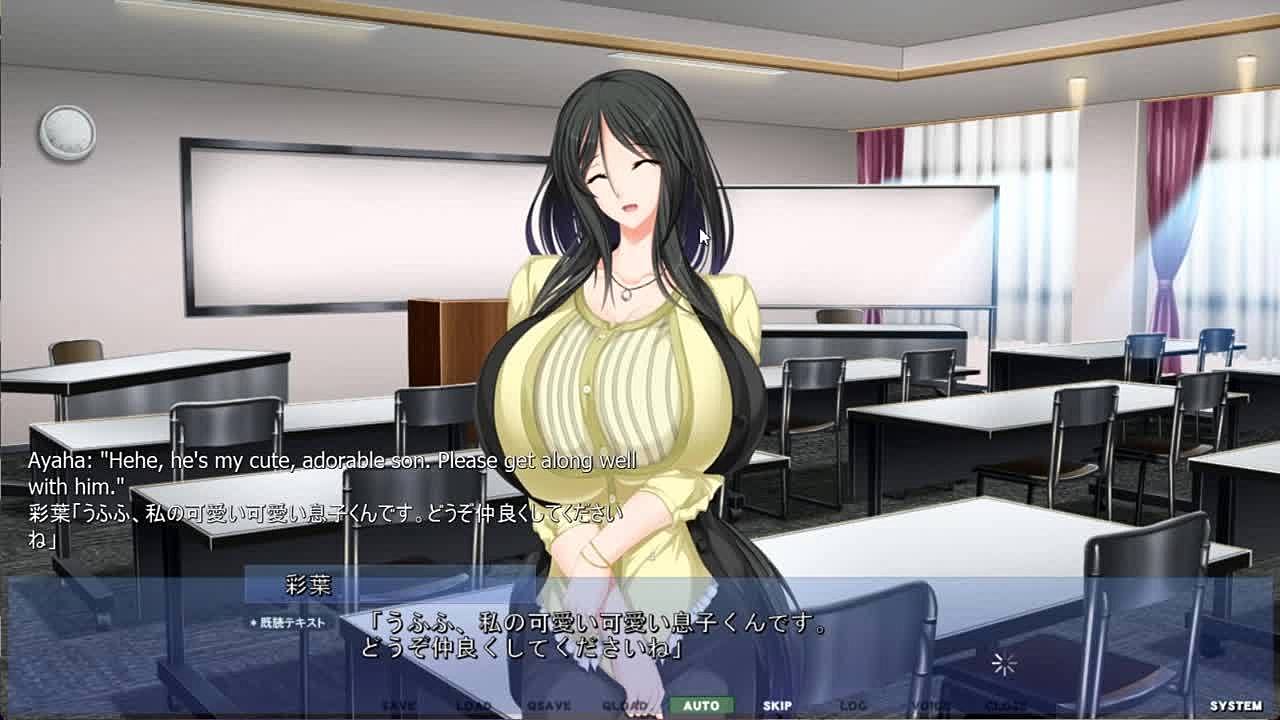
Task: Hide the text window with CLOSE
Action: point(1005,705)
